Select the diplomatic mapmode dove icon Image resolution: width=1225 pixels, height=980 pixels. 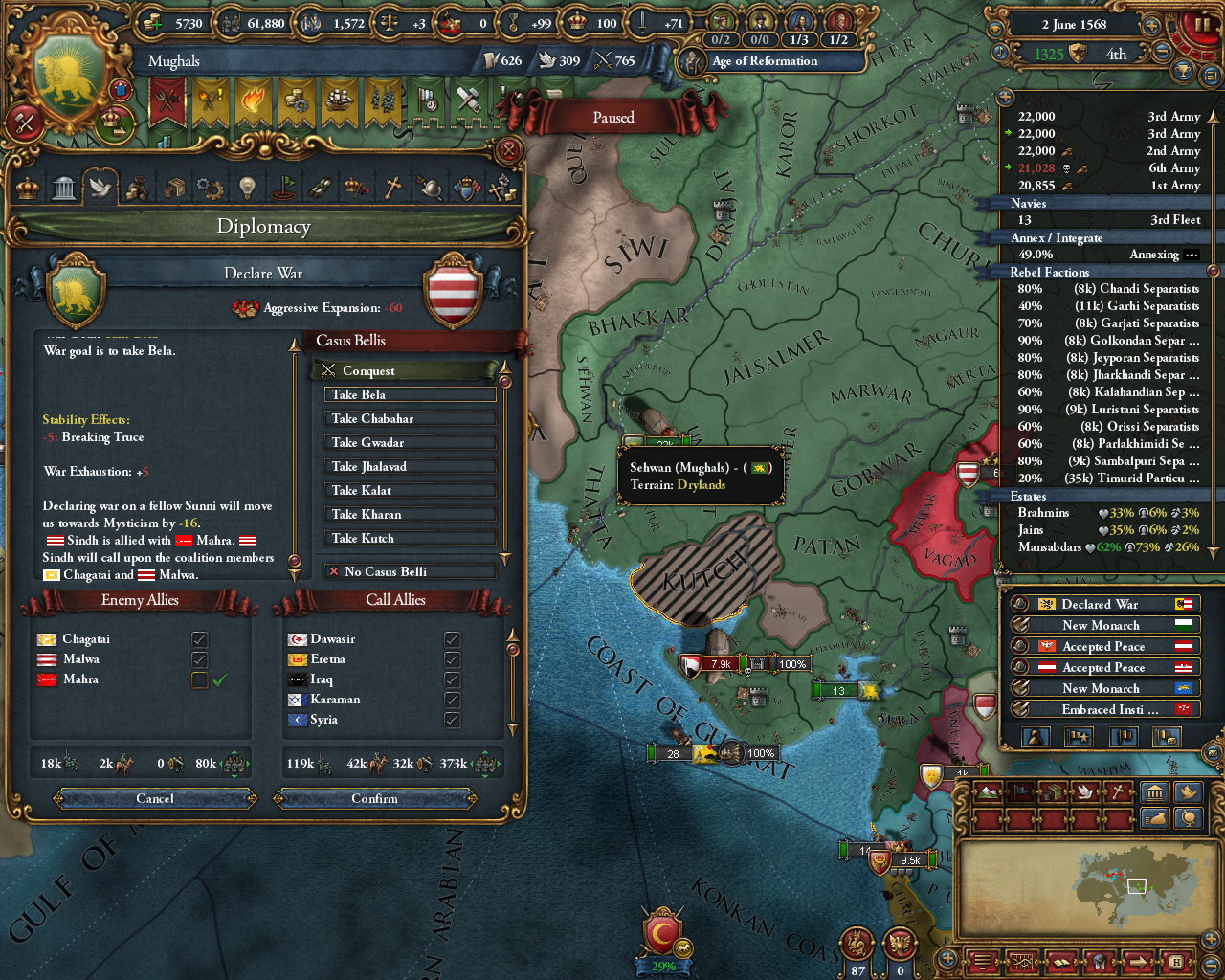pos(1086,792)
